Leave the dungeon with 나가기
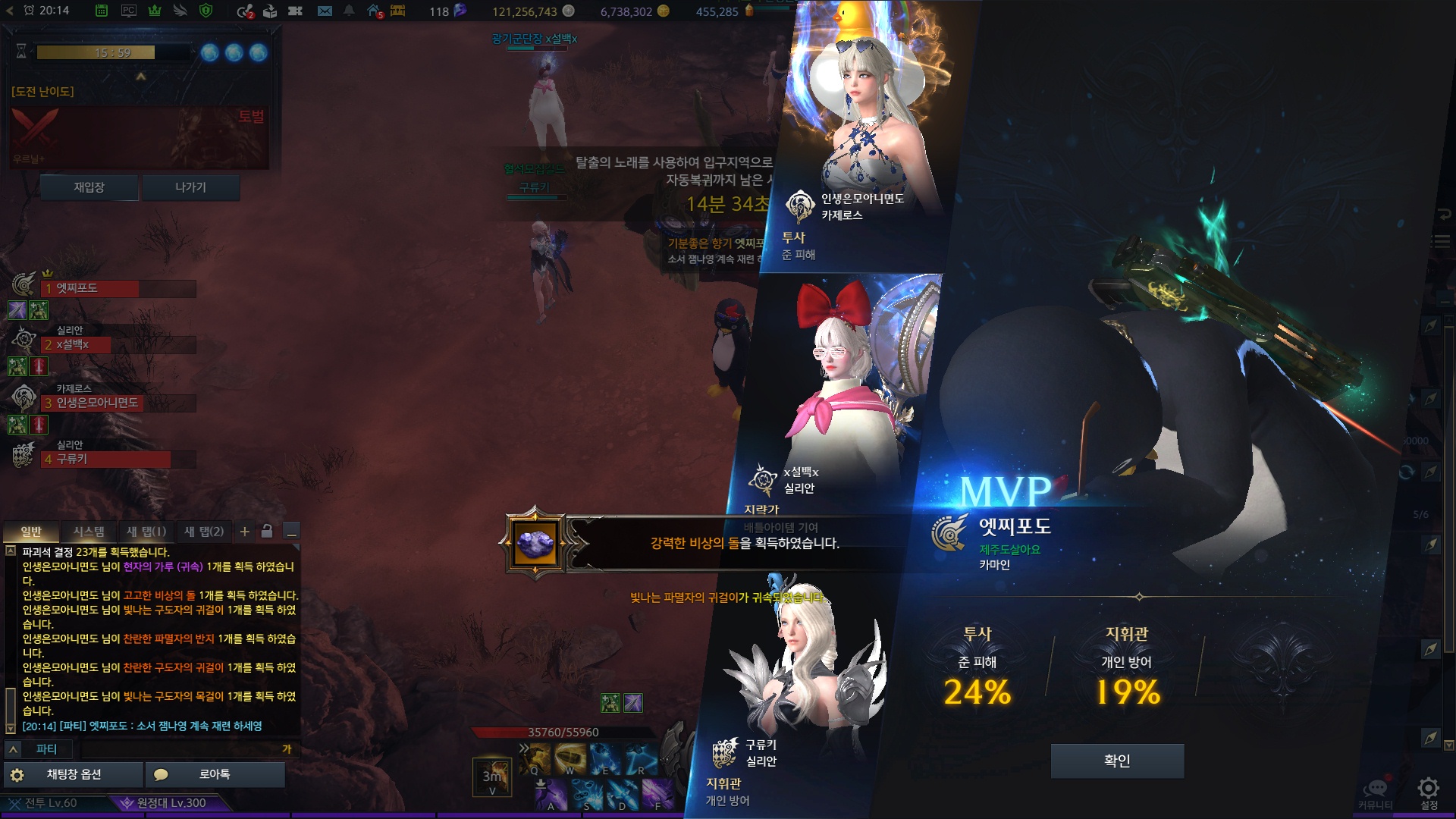 click(x=190, y=187)
